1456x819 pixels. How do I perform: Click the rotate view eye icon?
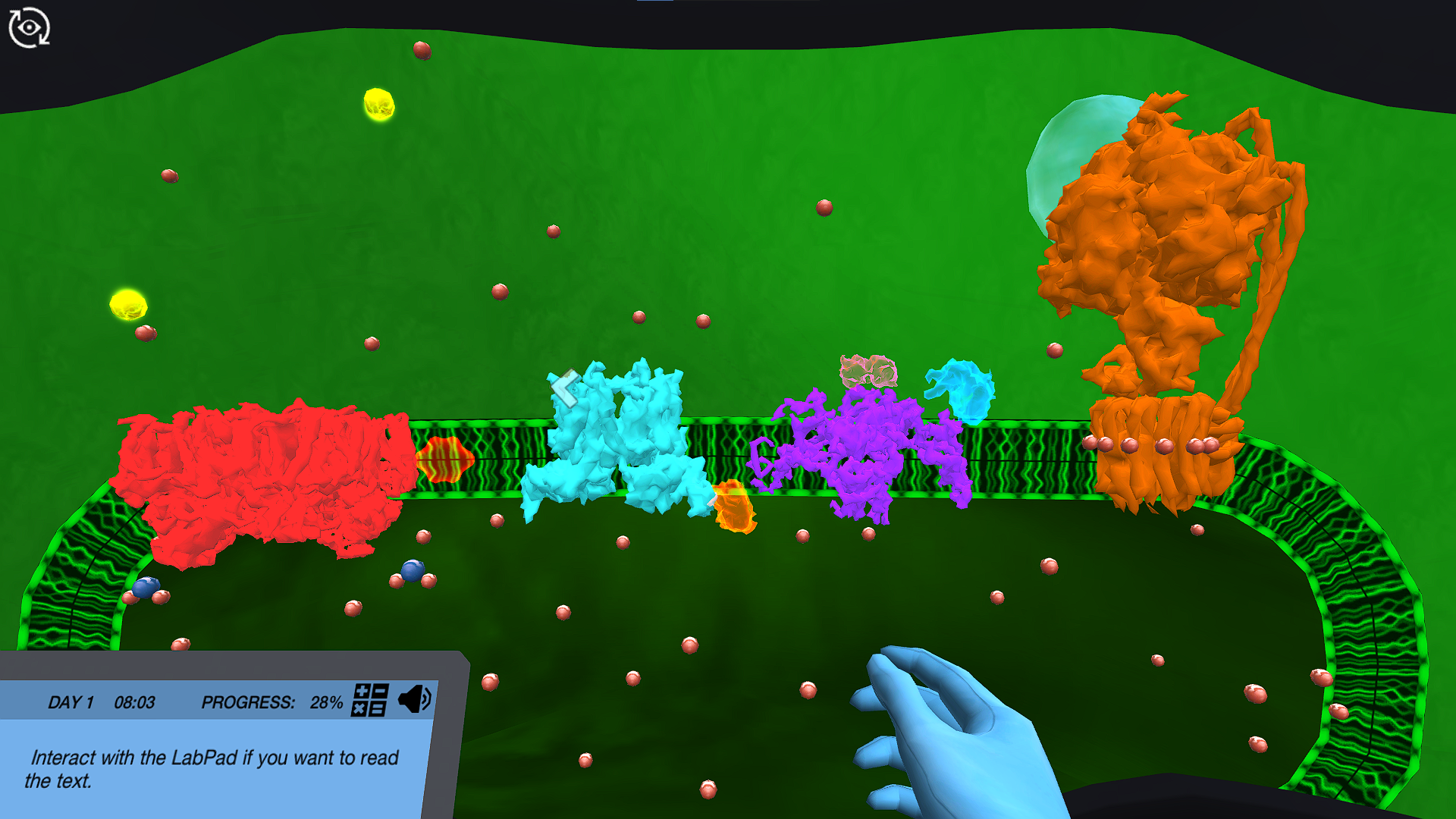[x=28, y=27]
